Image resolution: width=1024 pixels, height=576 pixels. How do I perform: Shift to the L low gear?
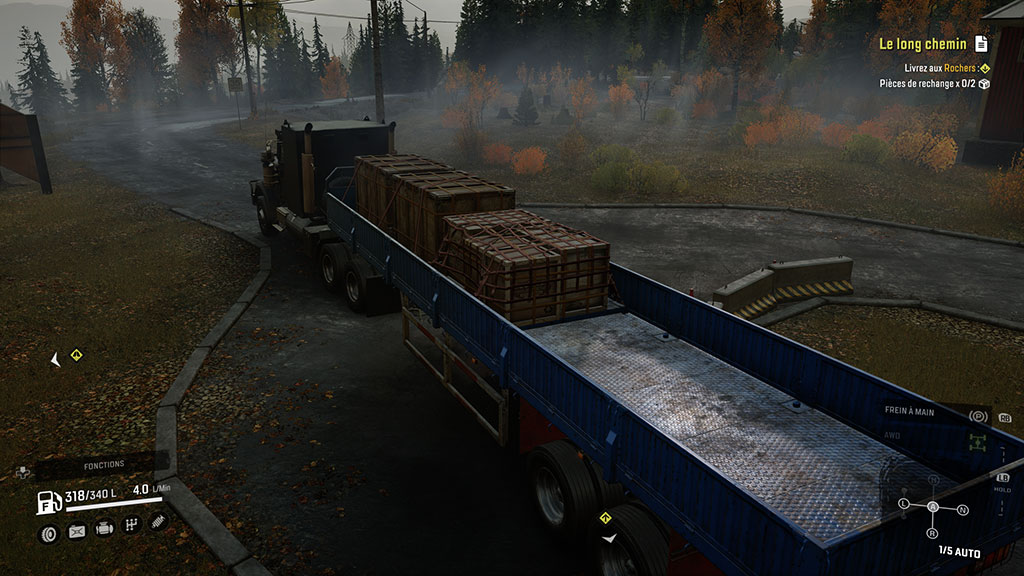[x=905, y=503]
